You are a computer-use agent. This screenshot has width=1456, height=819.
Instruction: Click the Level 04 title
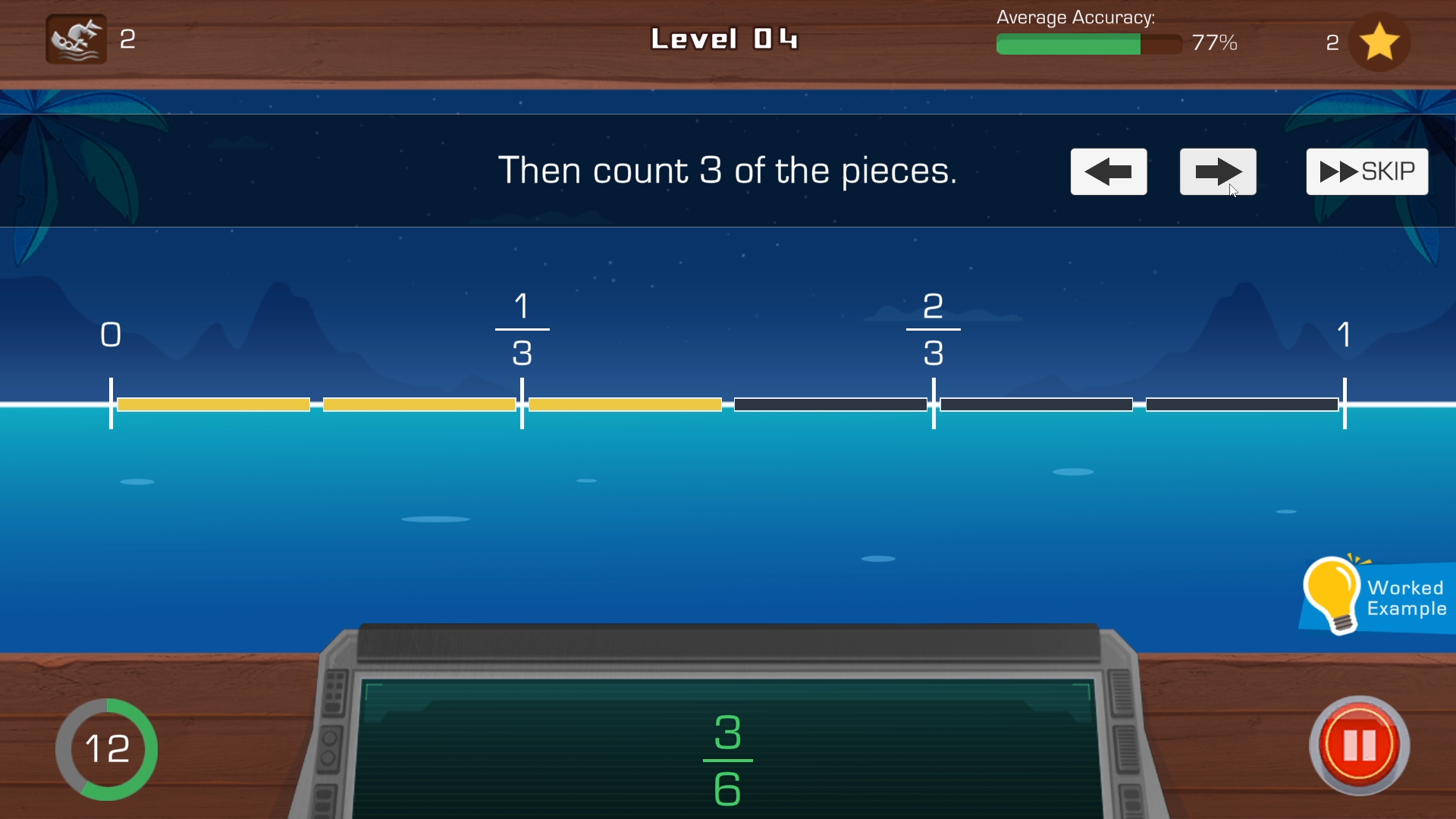[x=725, y=39]
